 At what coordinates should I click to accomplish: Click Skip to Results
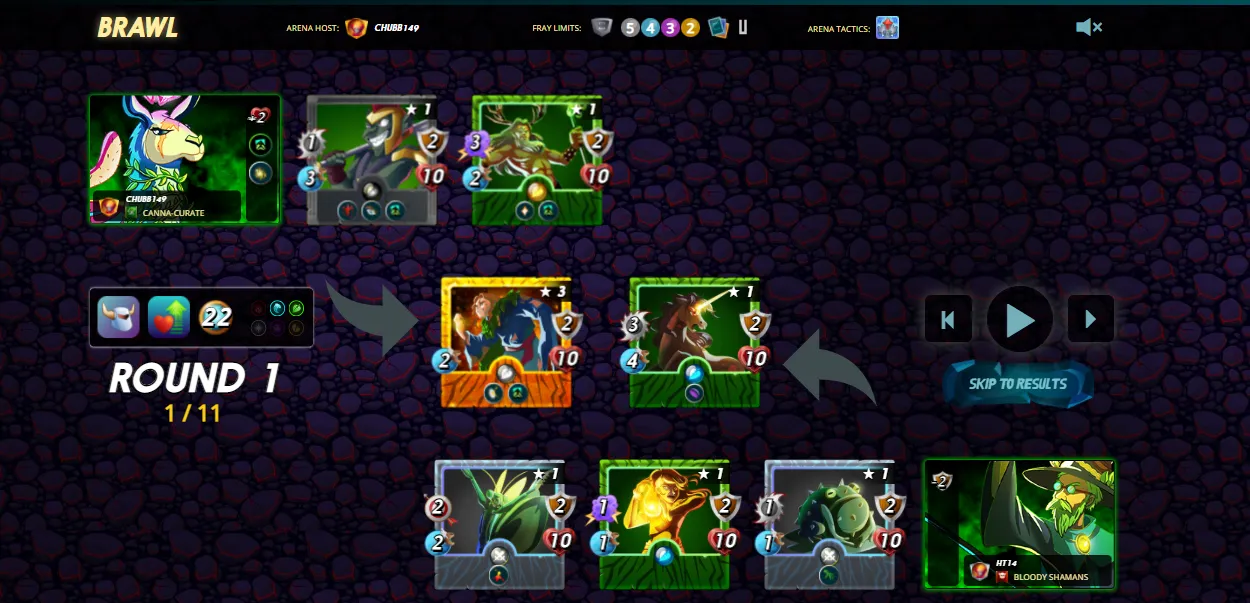[1018, 384]
